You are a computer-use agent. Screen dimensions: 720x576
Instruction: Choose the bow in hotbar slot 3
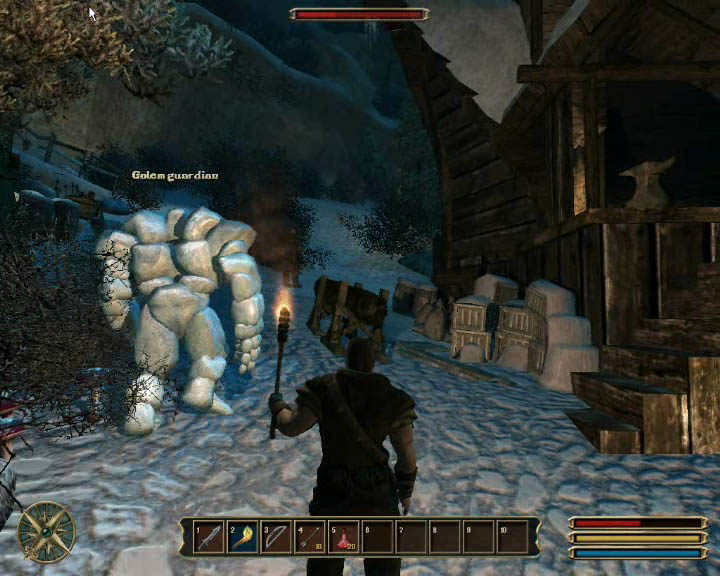coord(276,537)
